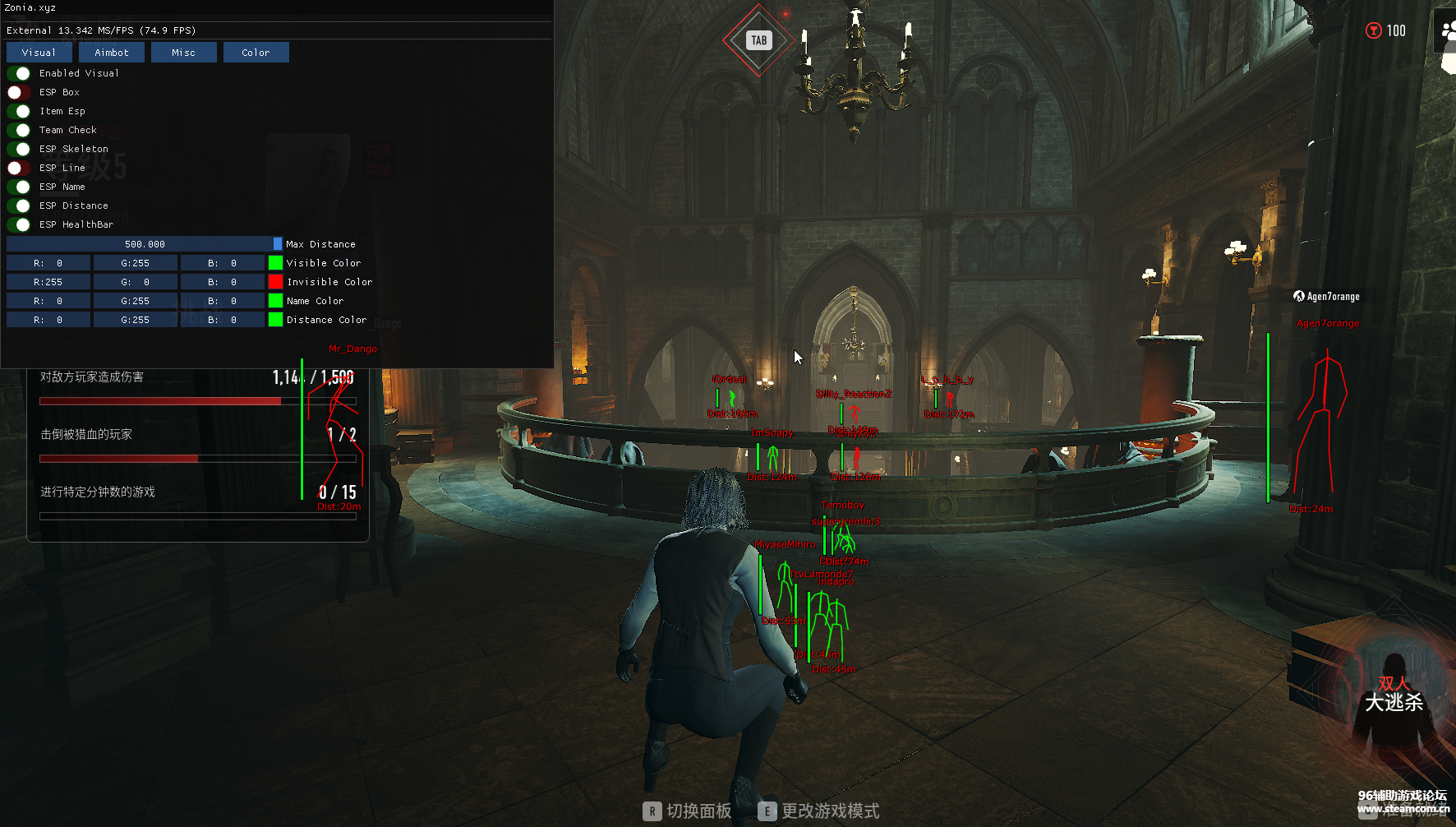Toggle the Team Check option
The width and height of the screenshot is (1456, 827).
(x=19, y=130)
